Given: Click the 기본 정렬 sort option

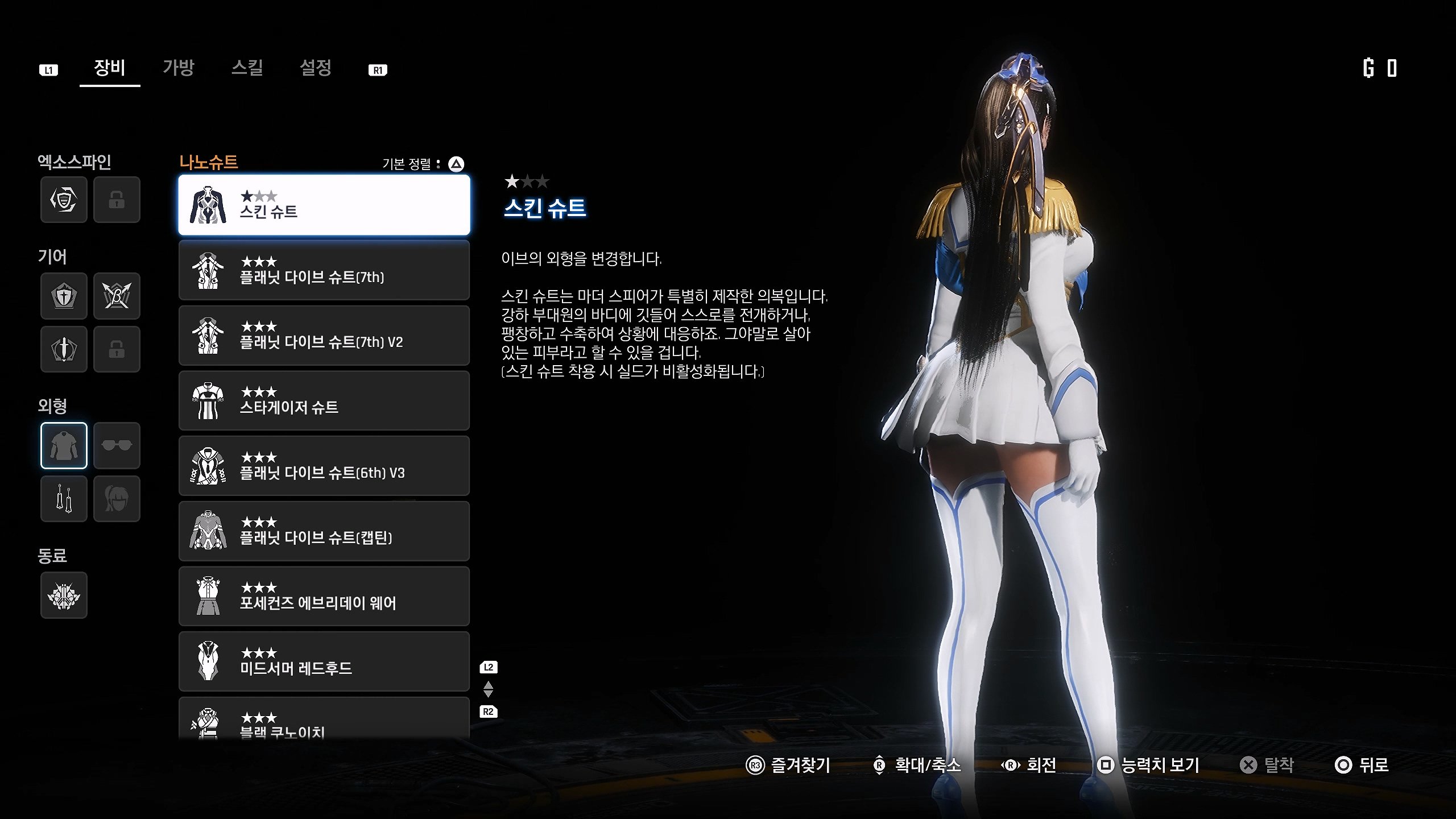Looking at the screenshot, I should pyautogui.click(x=423, y=164).
